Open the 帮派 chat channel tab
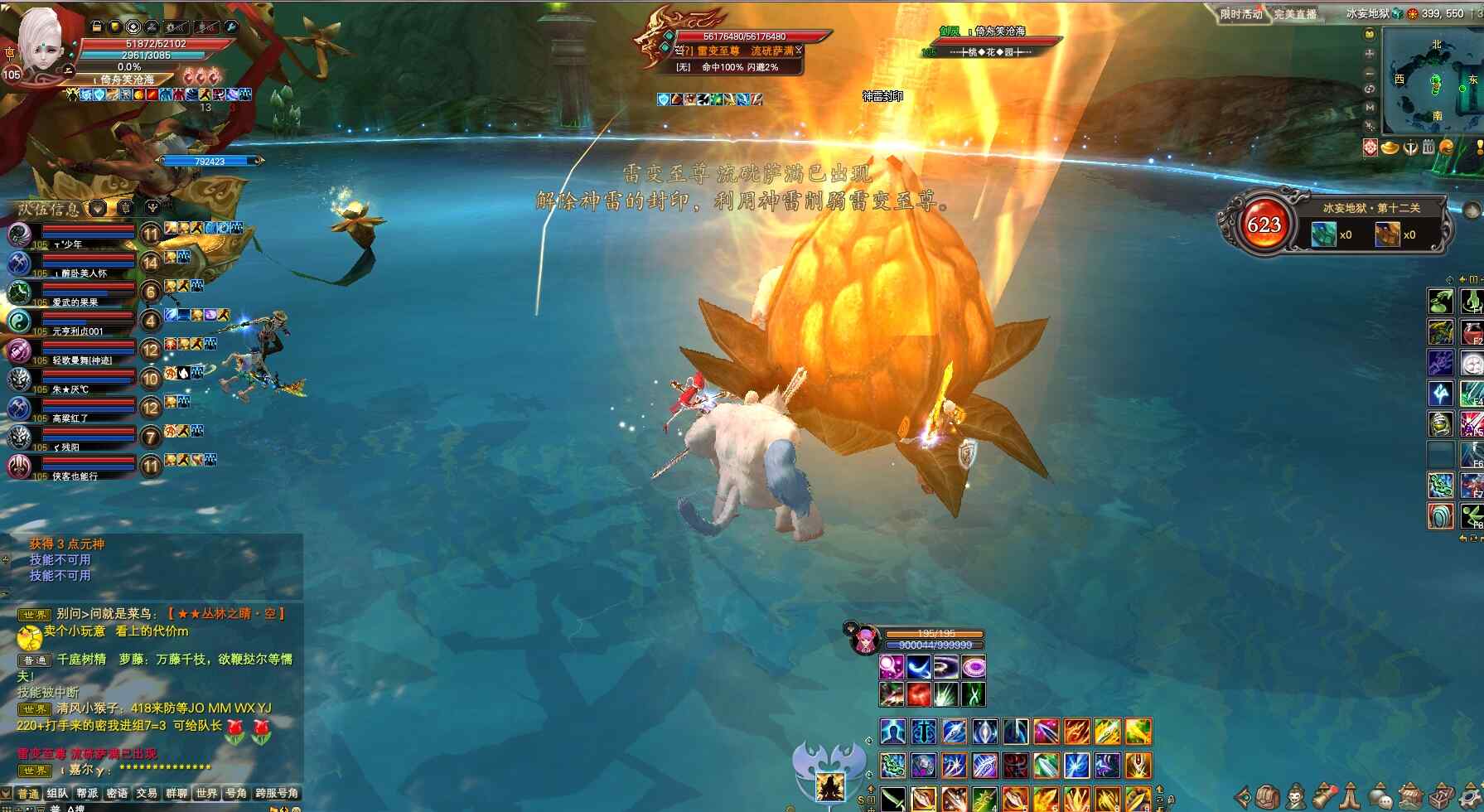 (88, 793)
